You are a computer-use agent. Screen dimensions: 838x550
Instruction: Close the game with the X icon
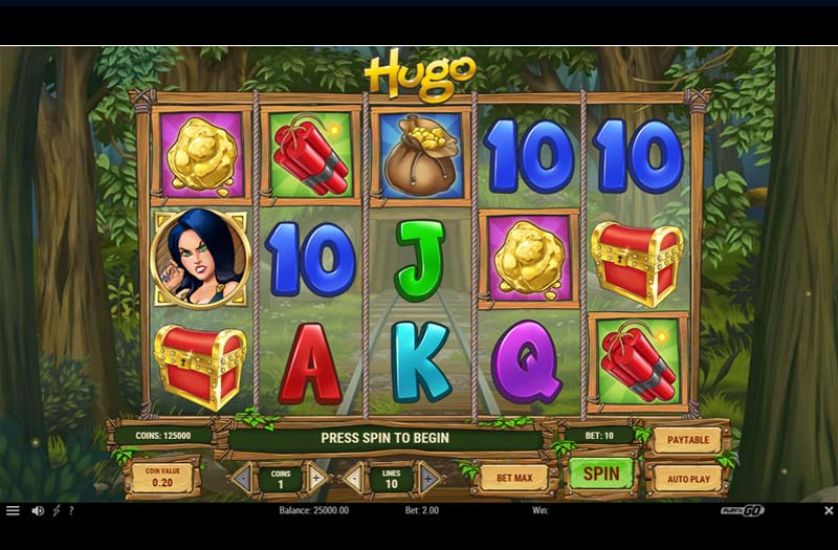pyautogui.click(x=827, y=511)
